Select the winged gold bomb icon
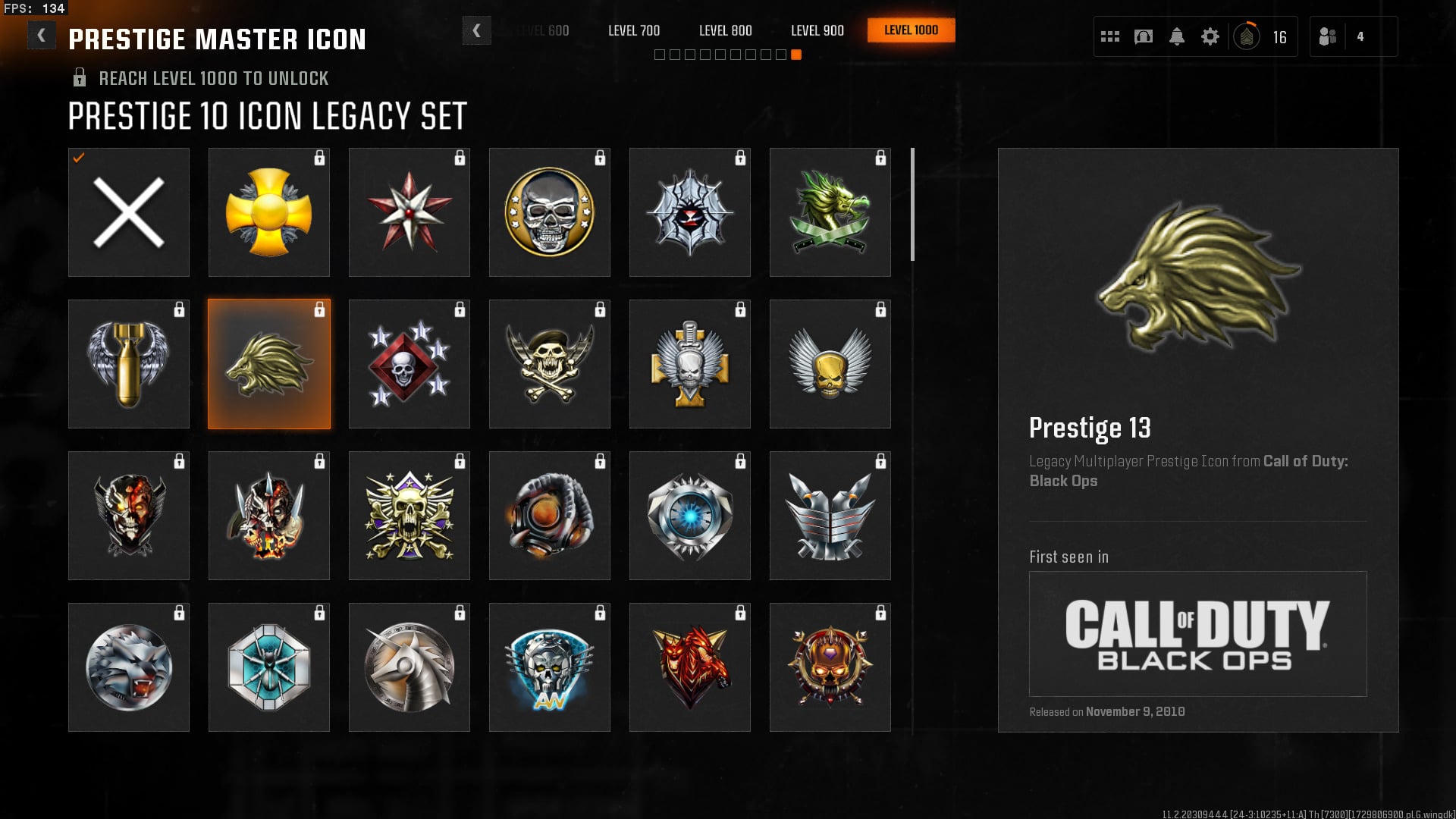1456x819 pixels. coord(129,364)
